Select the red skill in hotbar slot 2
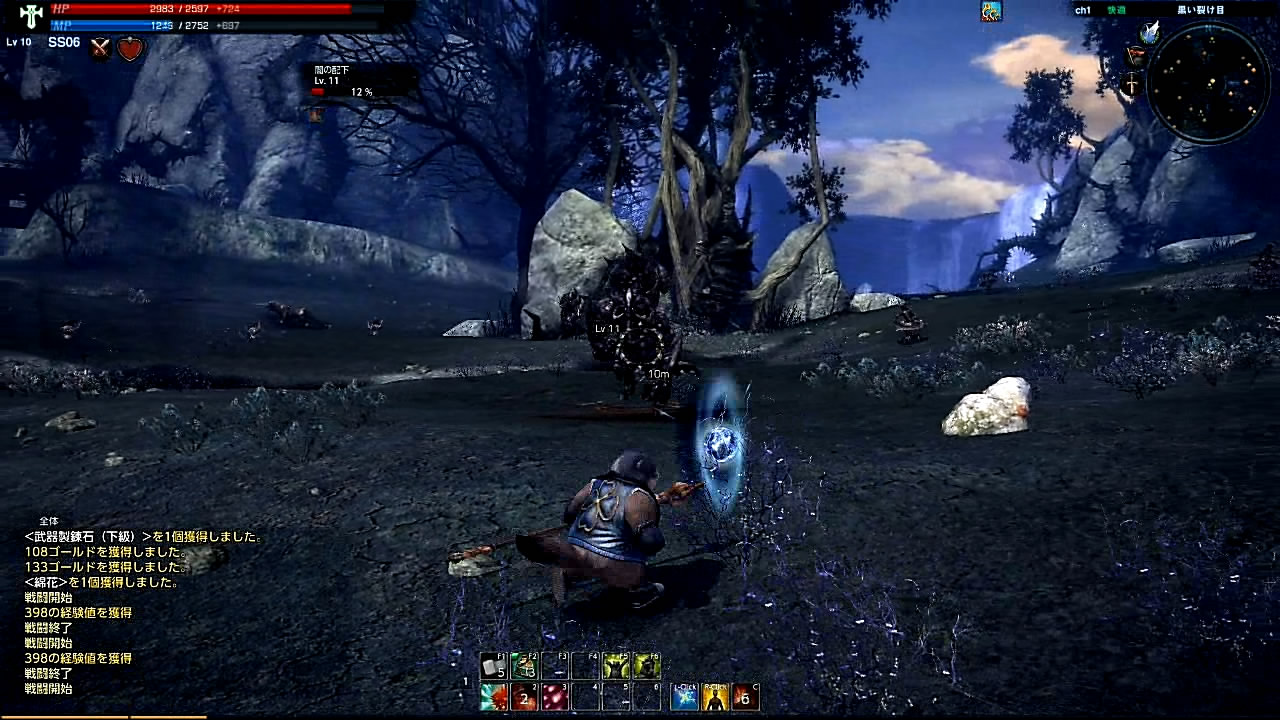This screenshot has height=720, width=1280. [x=524, y=697]
